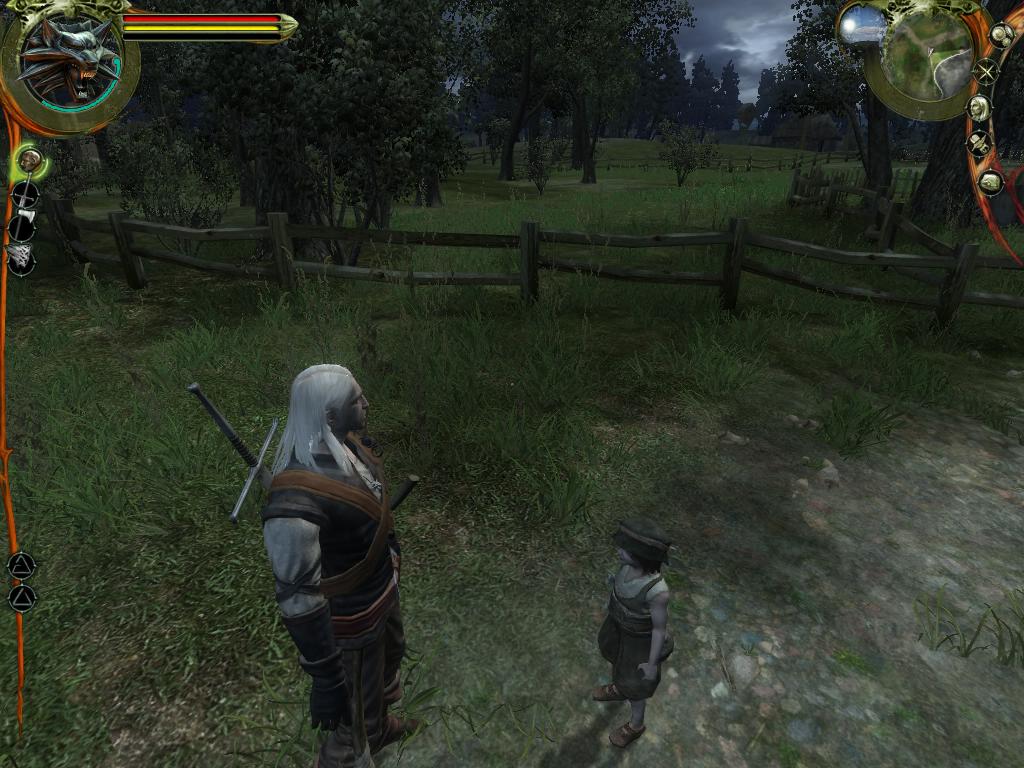Open the coins icon panel
Screen dimensions: 1024x768
point(1001,34)
